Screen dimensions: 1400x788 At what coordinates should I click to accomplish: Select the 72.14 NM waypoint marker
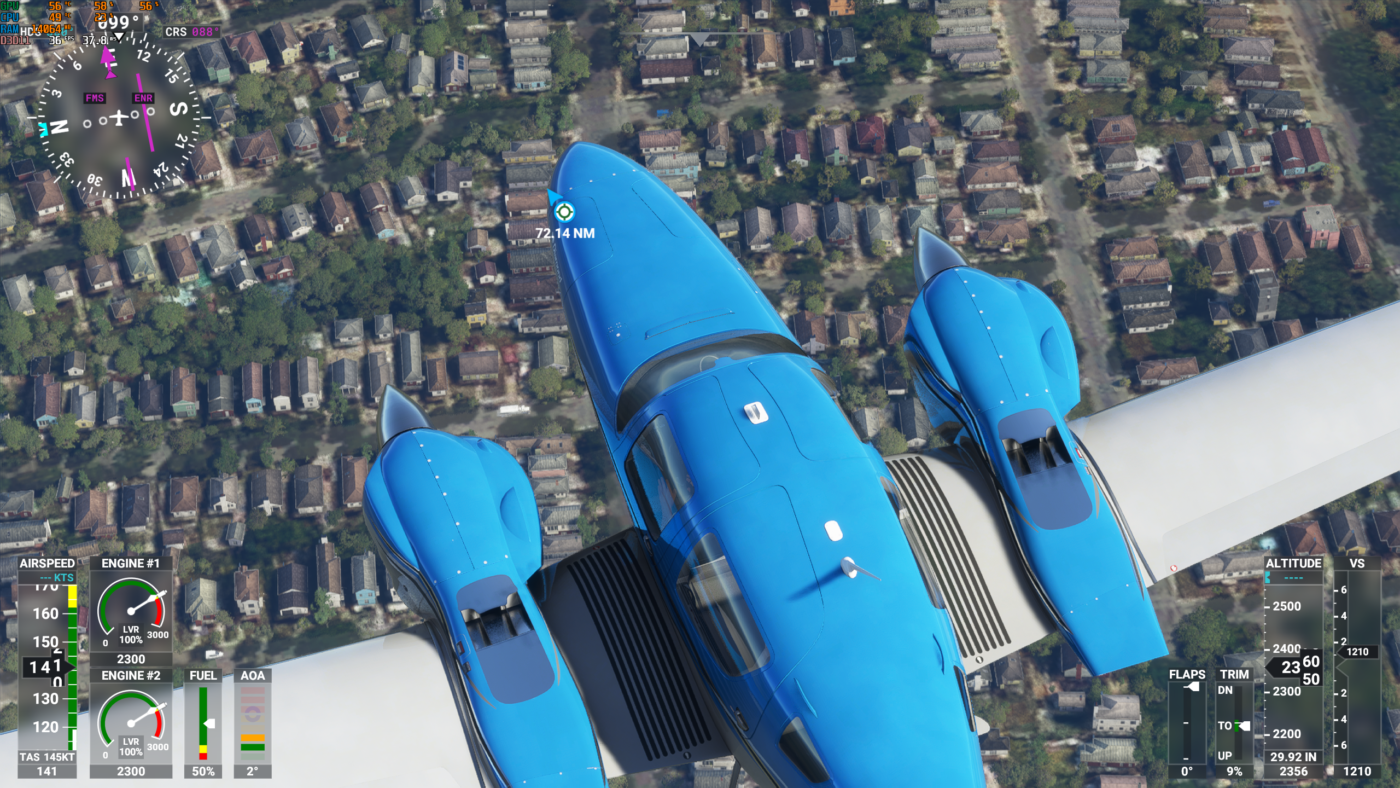point(564,211)
